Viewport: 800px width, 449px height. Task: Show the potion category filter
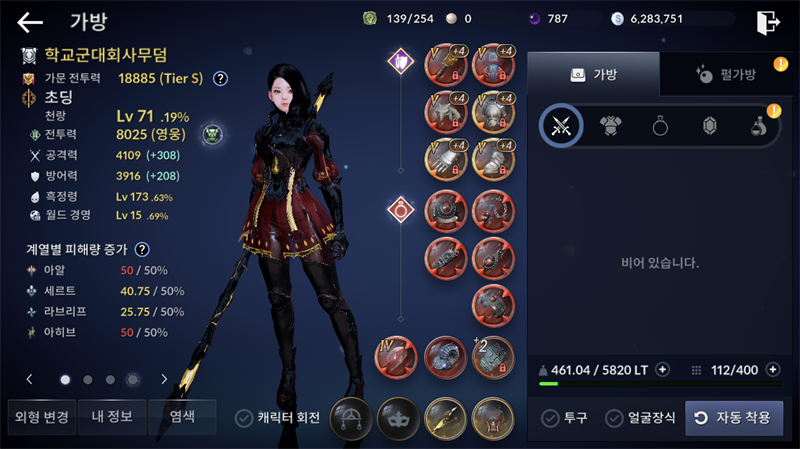(x=759, y=126)
